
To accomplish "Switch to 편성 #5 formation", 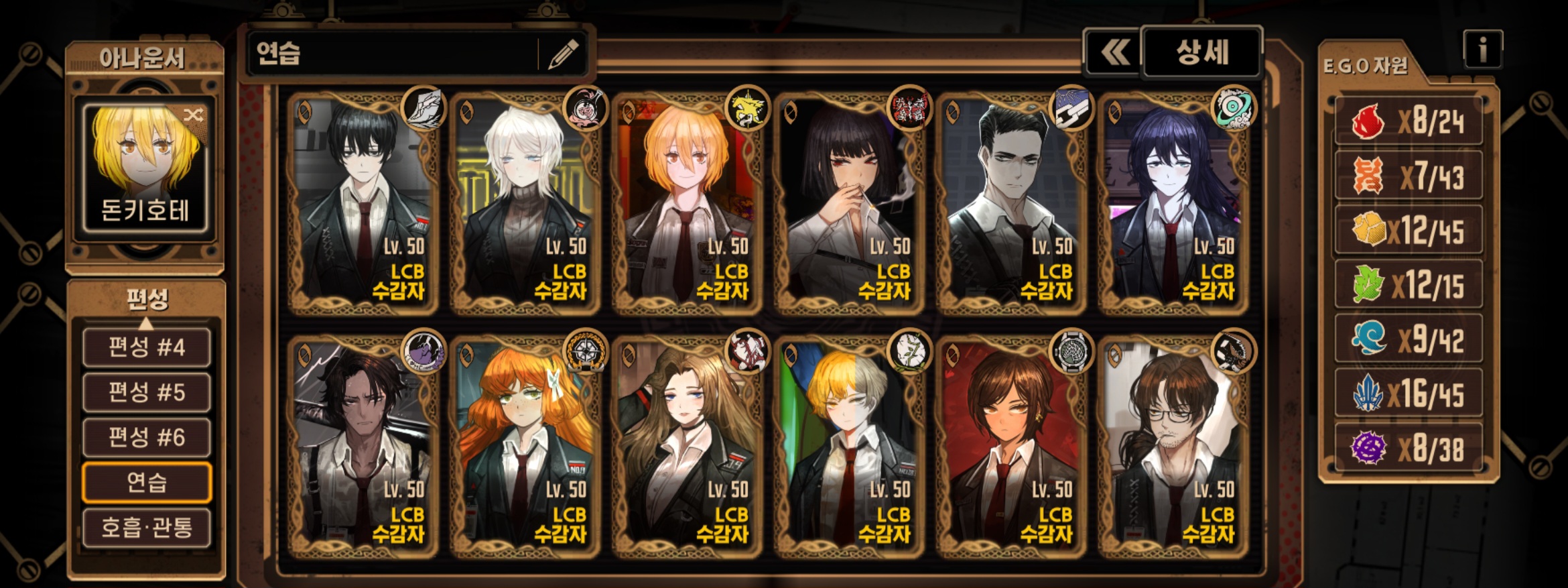I will pos(146,392).
